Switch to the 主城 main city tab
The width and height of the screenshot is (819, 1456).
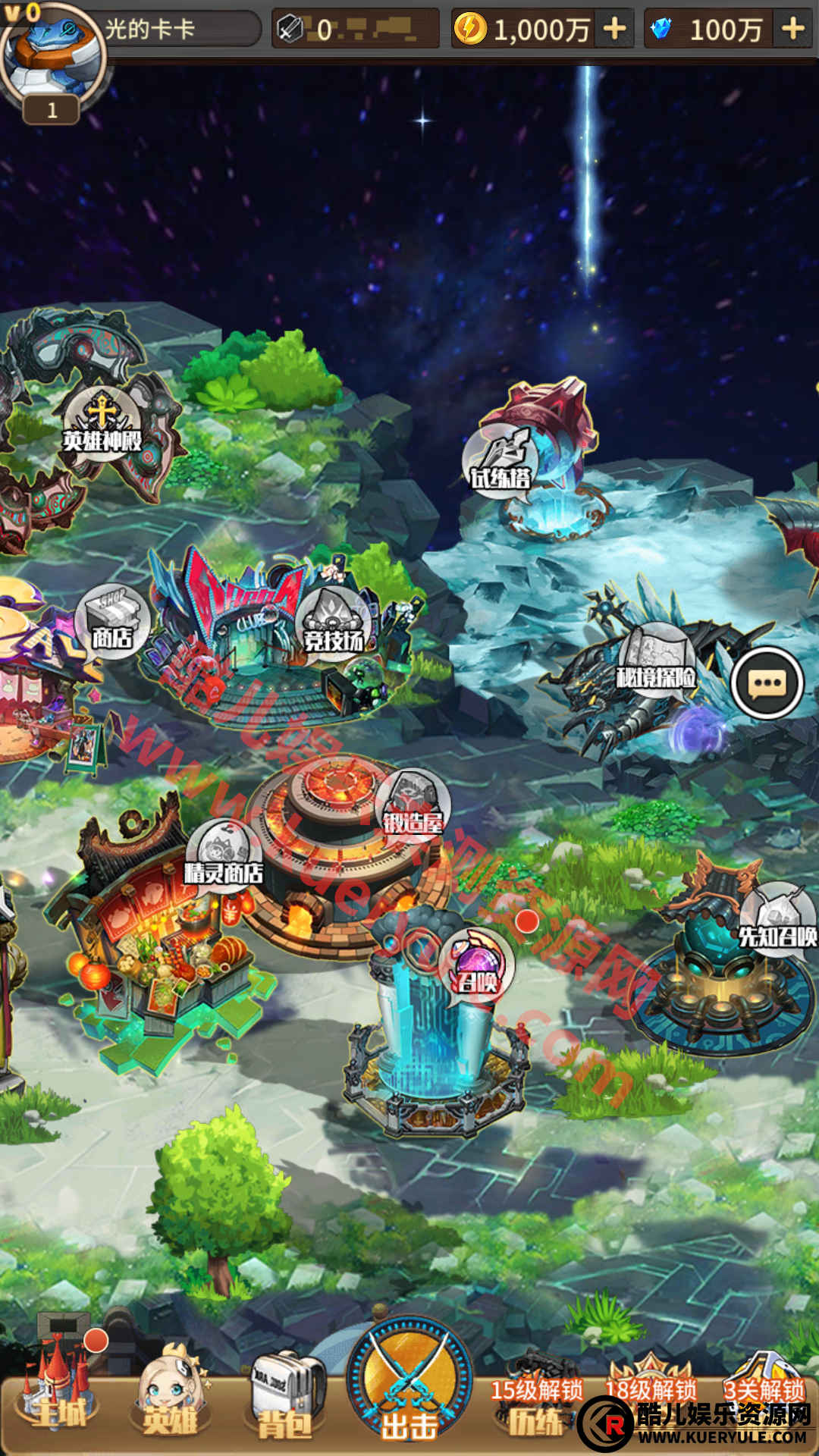click(x=59, y=1395)
